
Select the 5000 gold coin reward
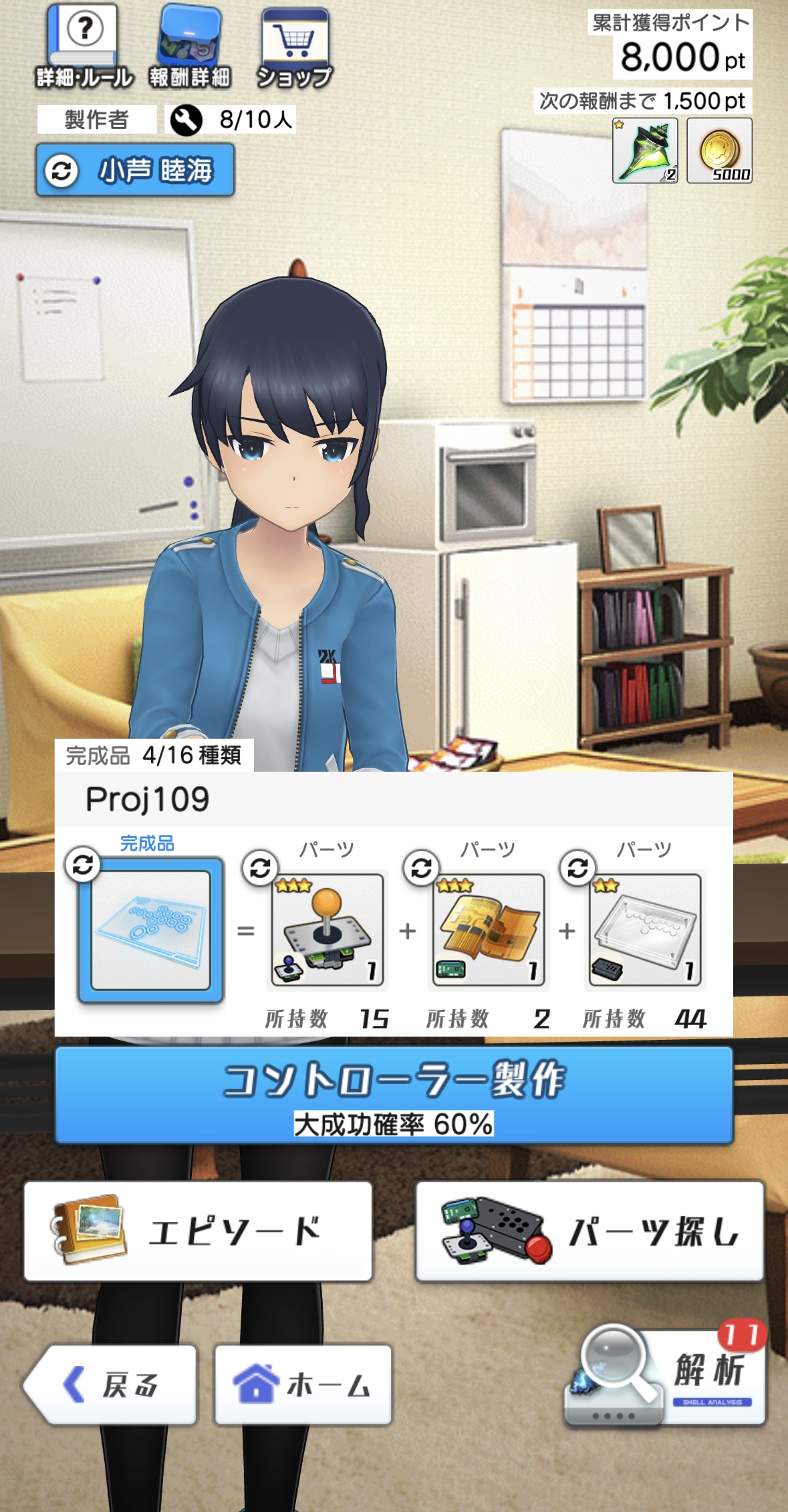click(x=719, y=150)
